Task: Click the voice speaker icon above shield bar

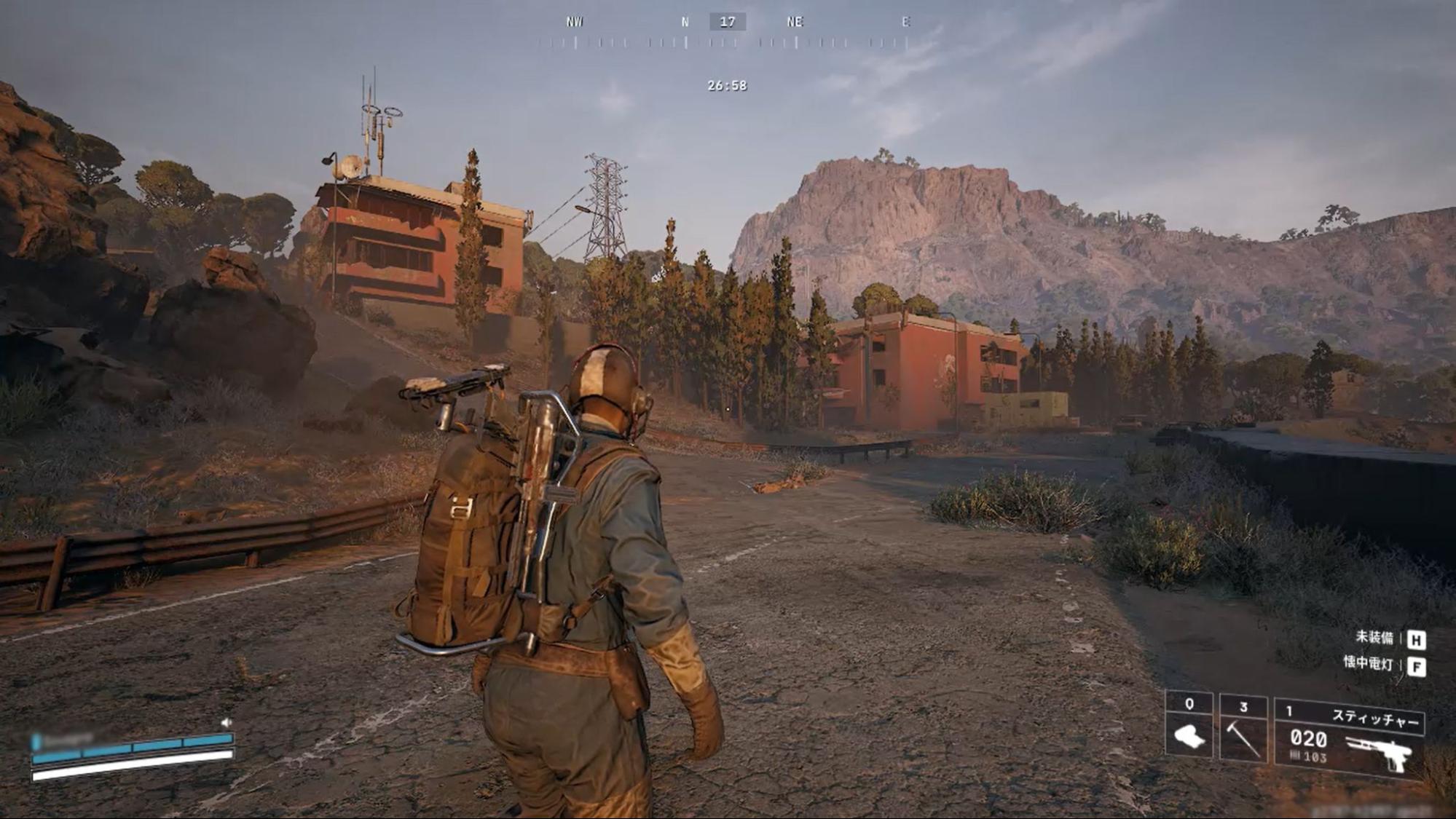Action: pos(227,722)
